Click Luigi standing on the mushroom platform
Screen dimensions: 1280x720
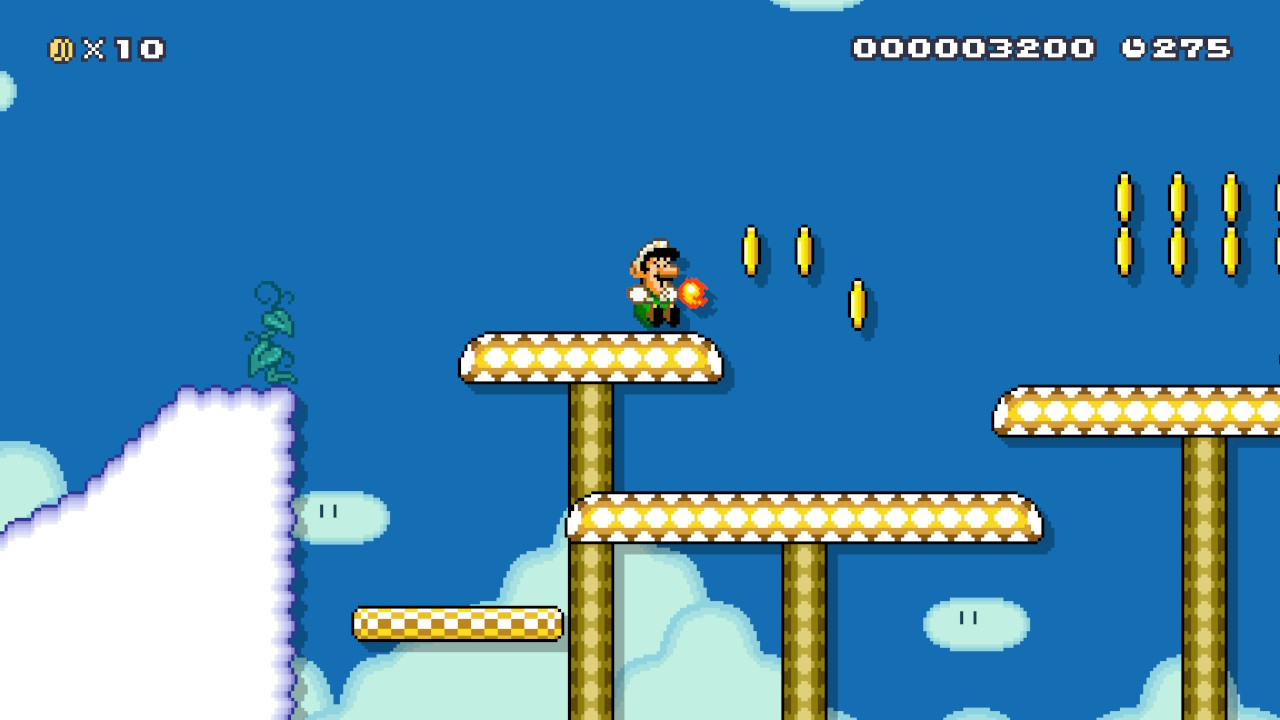point(652,285)
